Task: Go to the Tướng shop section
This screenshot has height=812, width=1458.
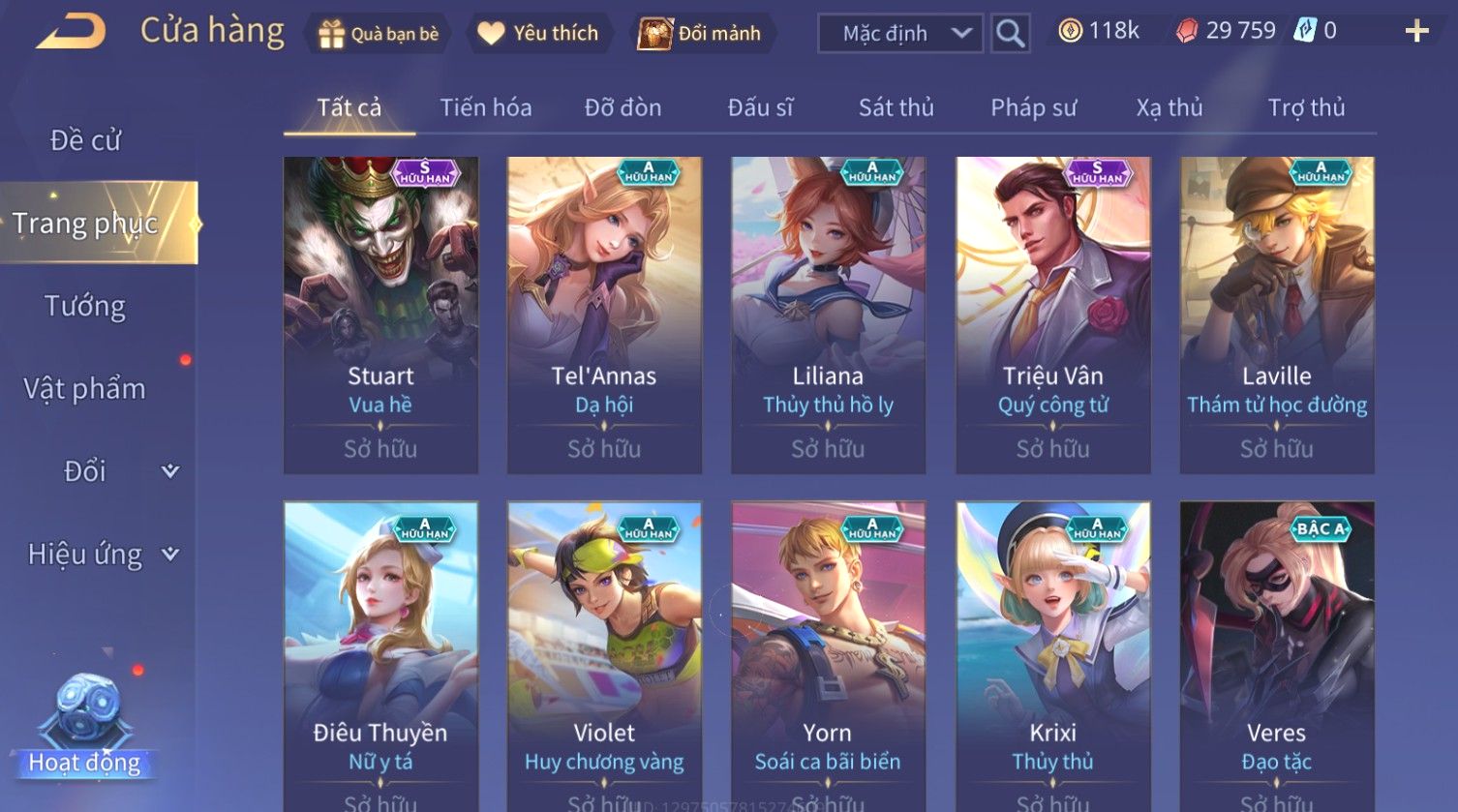Action: point(85,306)
